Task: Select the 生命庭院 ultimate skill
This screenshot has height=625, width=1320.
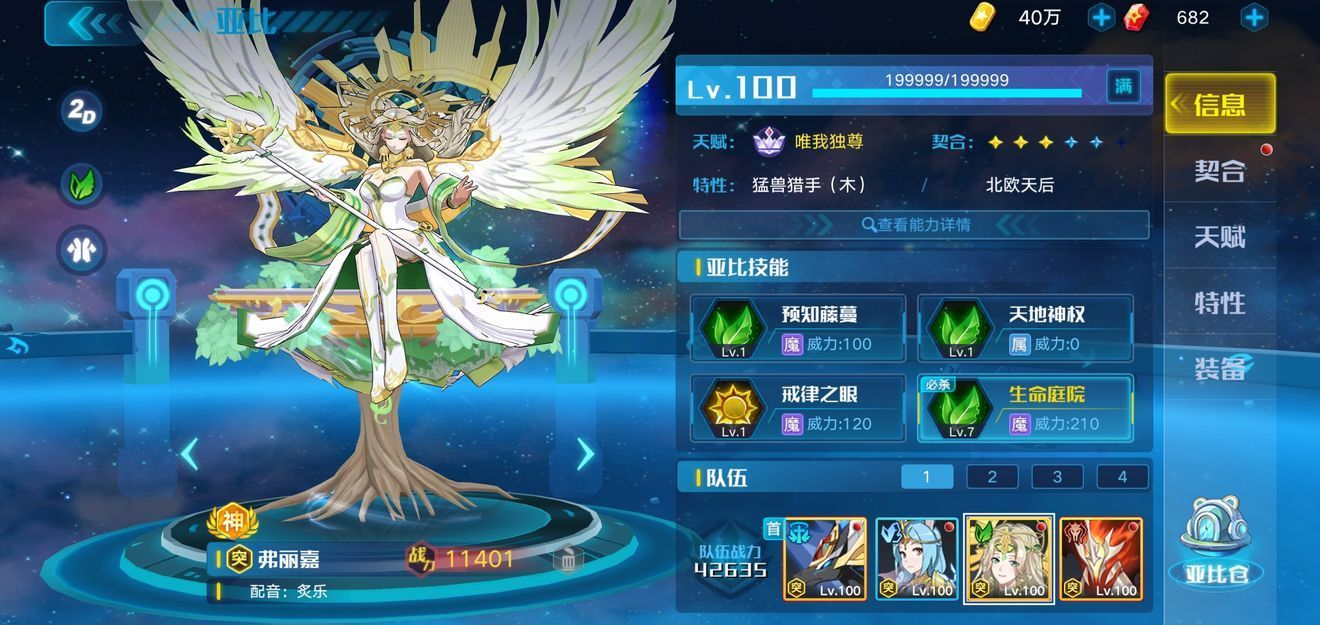Action: [x=1025, y=408]
